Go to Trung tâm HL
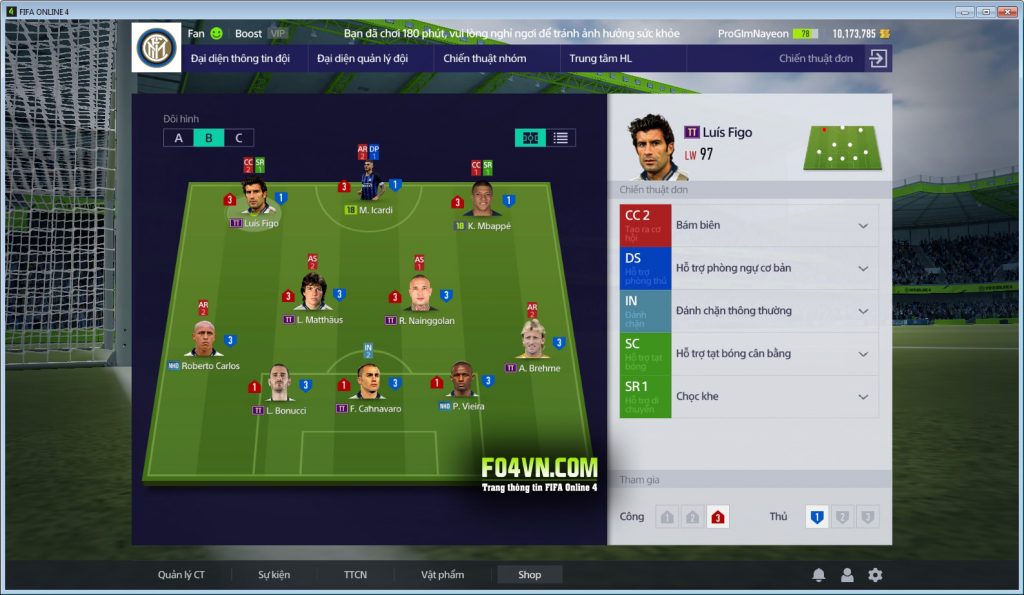The height and width of the screenshot is (595, 1024). (x=600, y=58)
